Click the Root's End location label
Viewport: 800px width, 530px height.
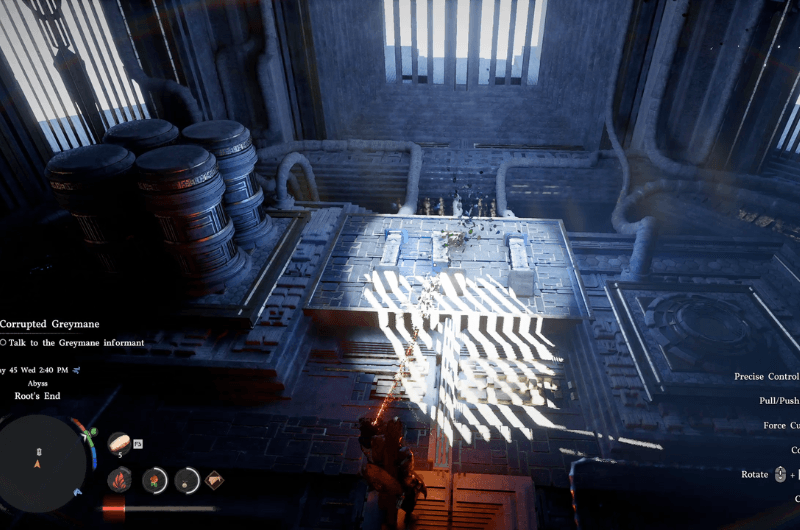click(38, 396)
